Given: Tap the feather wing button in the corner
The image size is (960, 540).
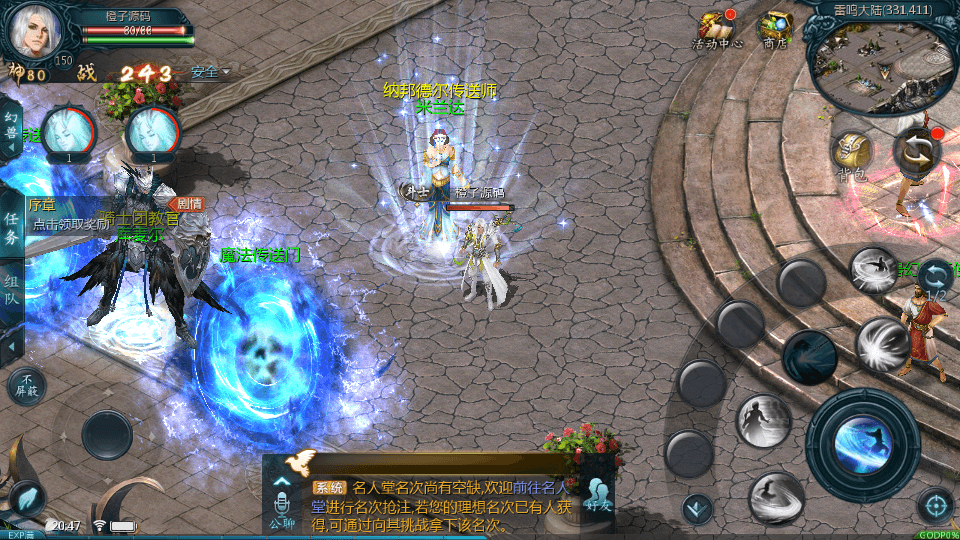Looking at the screenshot, I should [25, 498].
